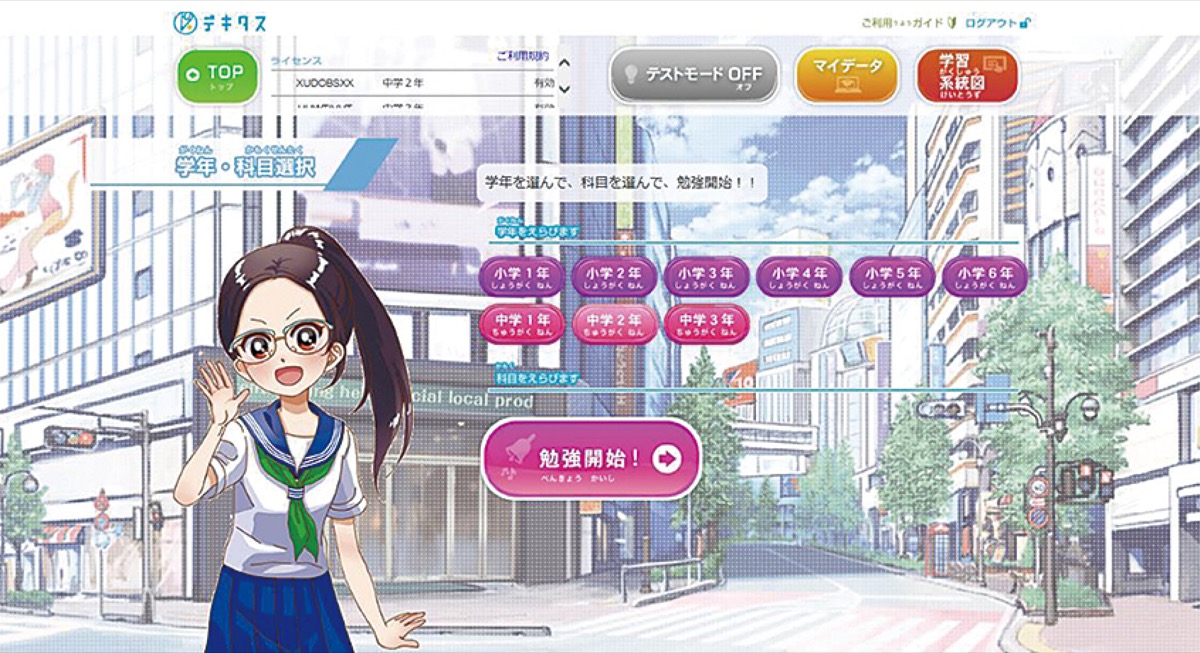Screen dimensions: 1200x653
Task: Click the デキタス logo
Action: pyautogui.click(x=219, y=21)
